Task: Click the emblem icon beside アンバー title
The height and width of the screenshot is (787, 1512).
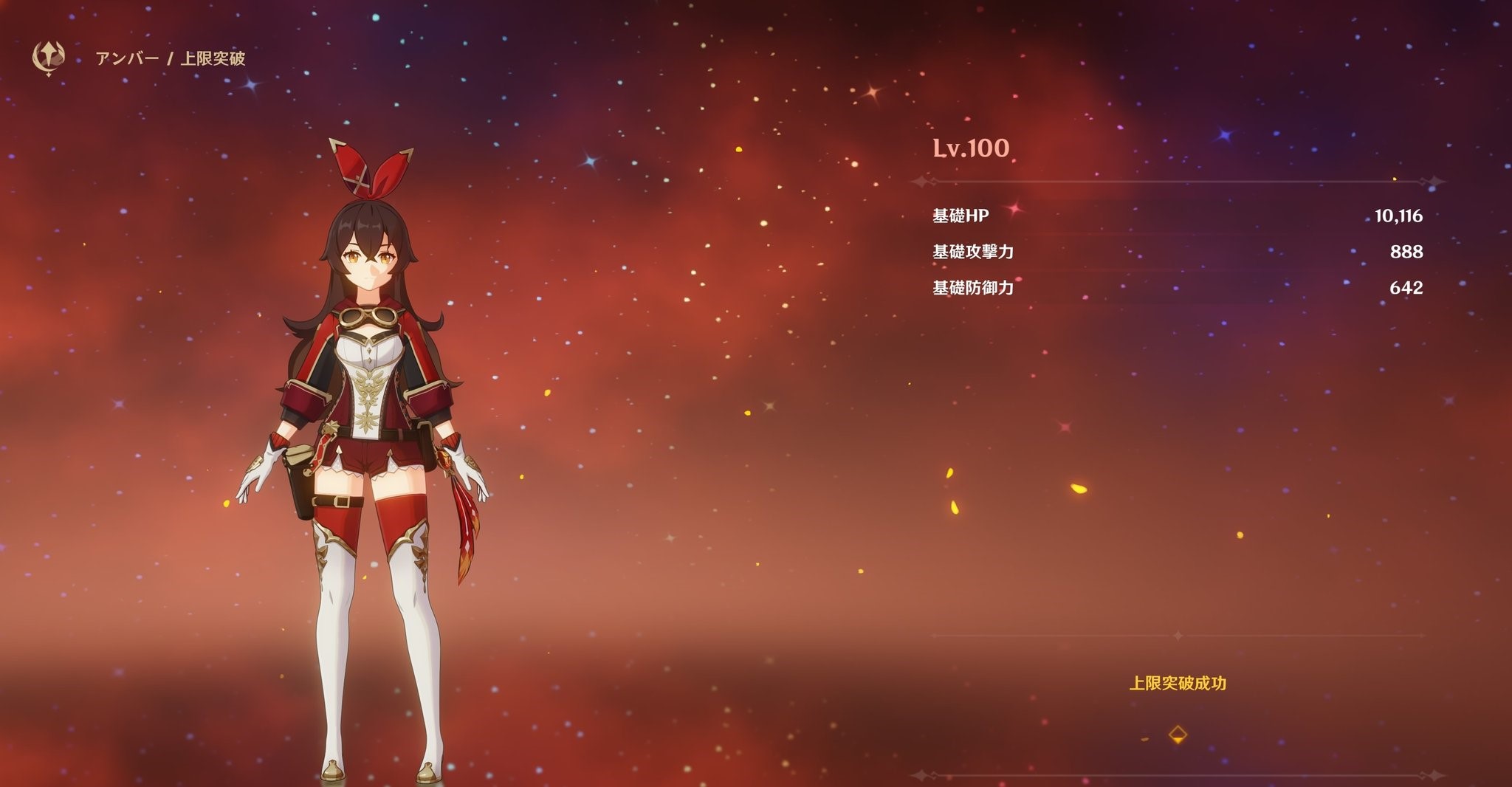Action: pos(49,58)
